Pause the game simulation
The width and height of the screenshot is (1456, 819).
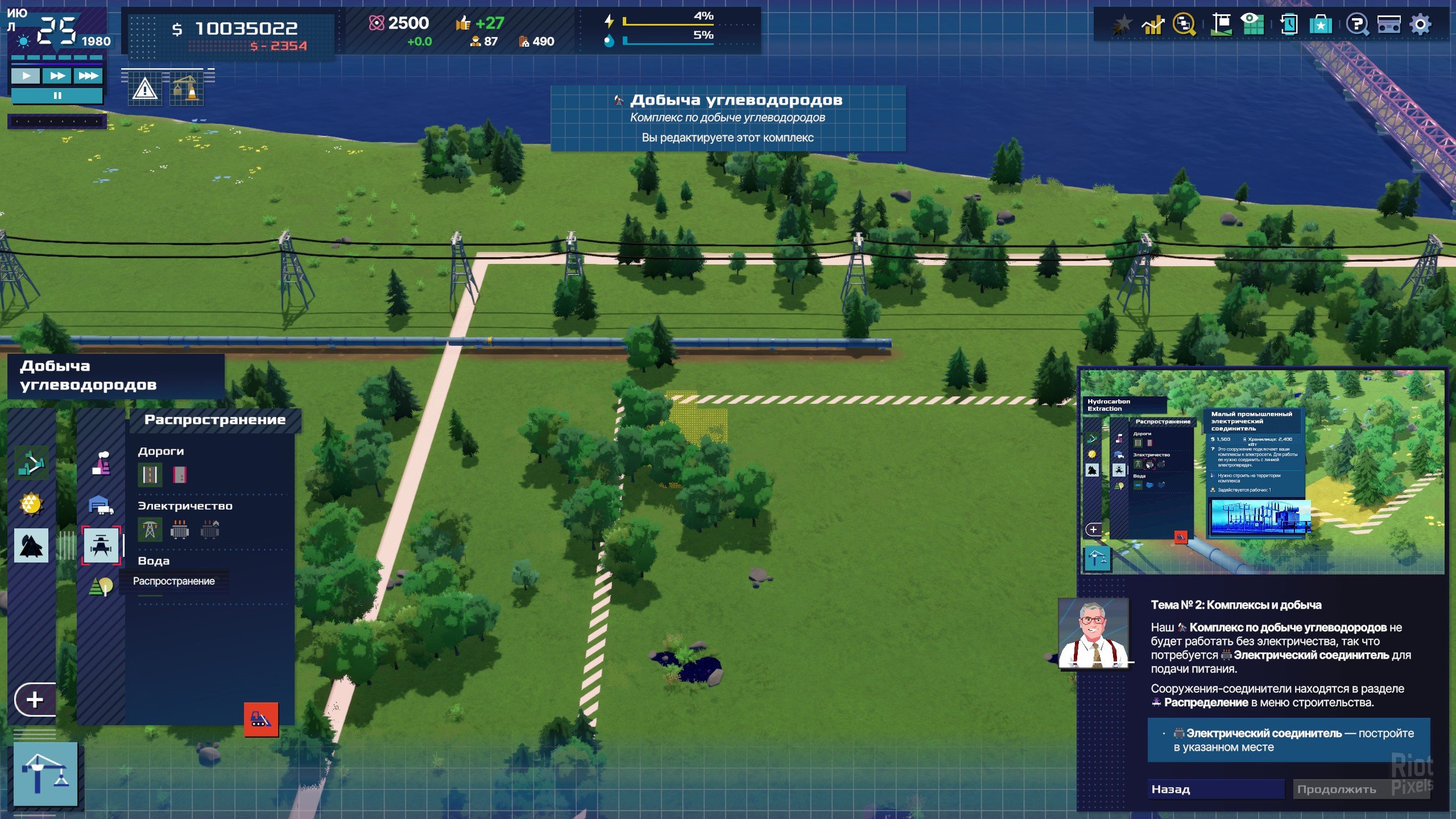(x=57, y=96)
